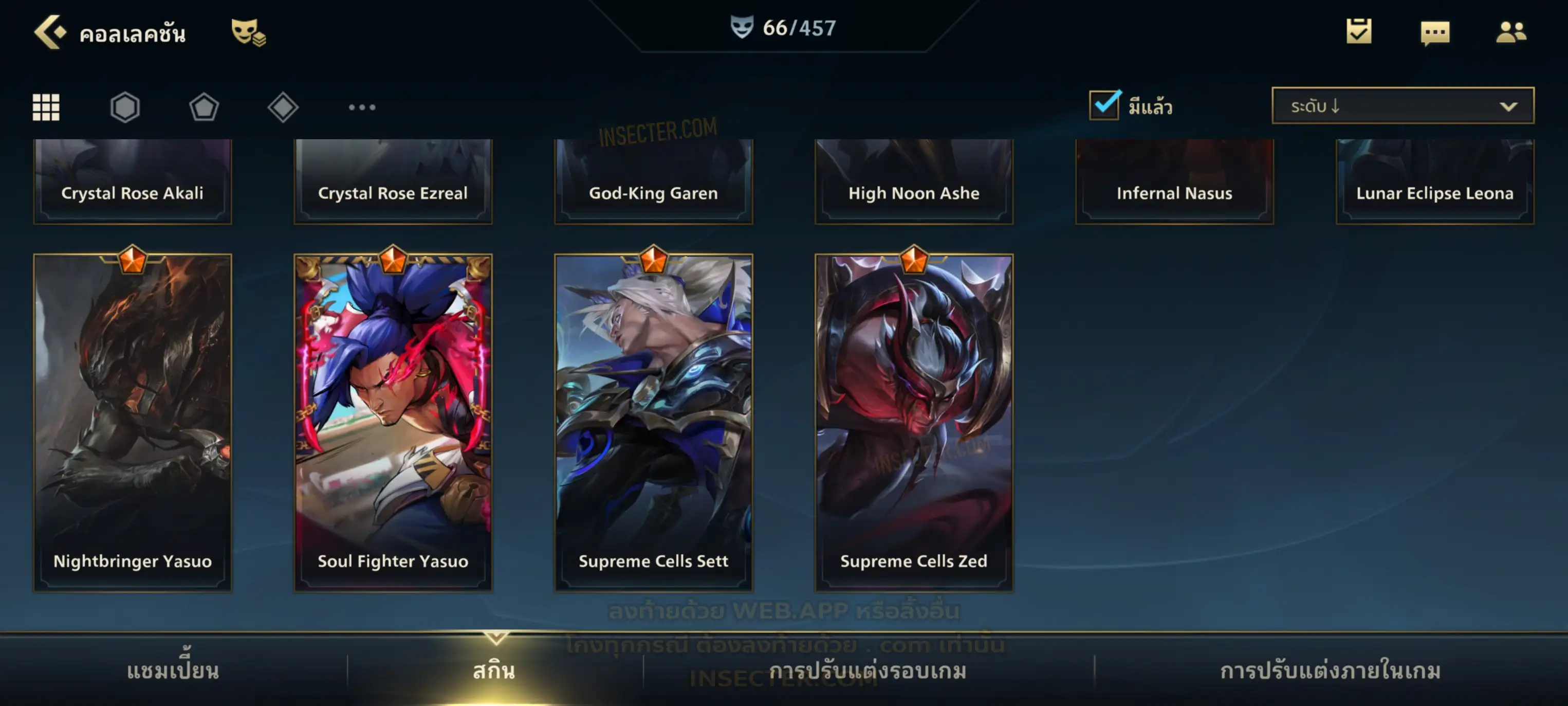Open the mask and coins icon
Image resolution: width=1568 pixels, height=706 pixels.
coord(248,32)
